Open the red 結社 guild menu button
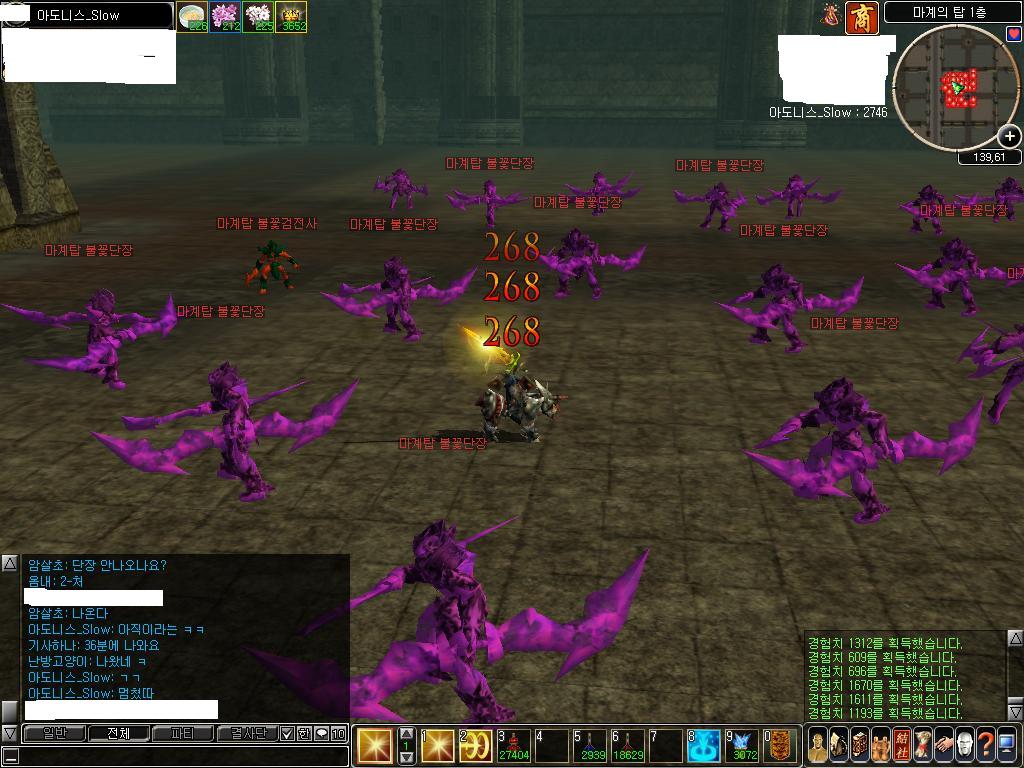Screen dimensions: 1024x768 coord(902,745)
